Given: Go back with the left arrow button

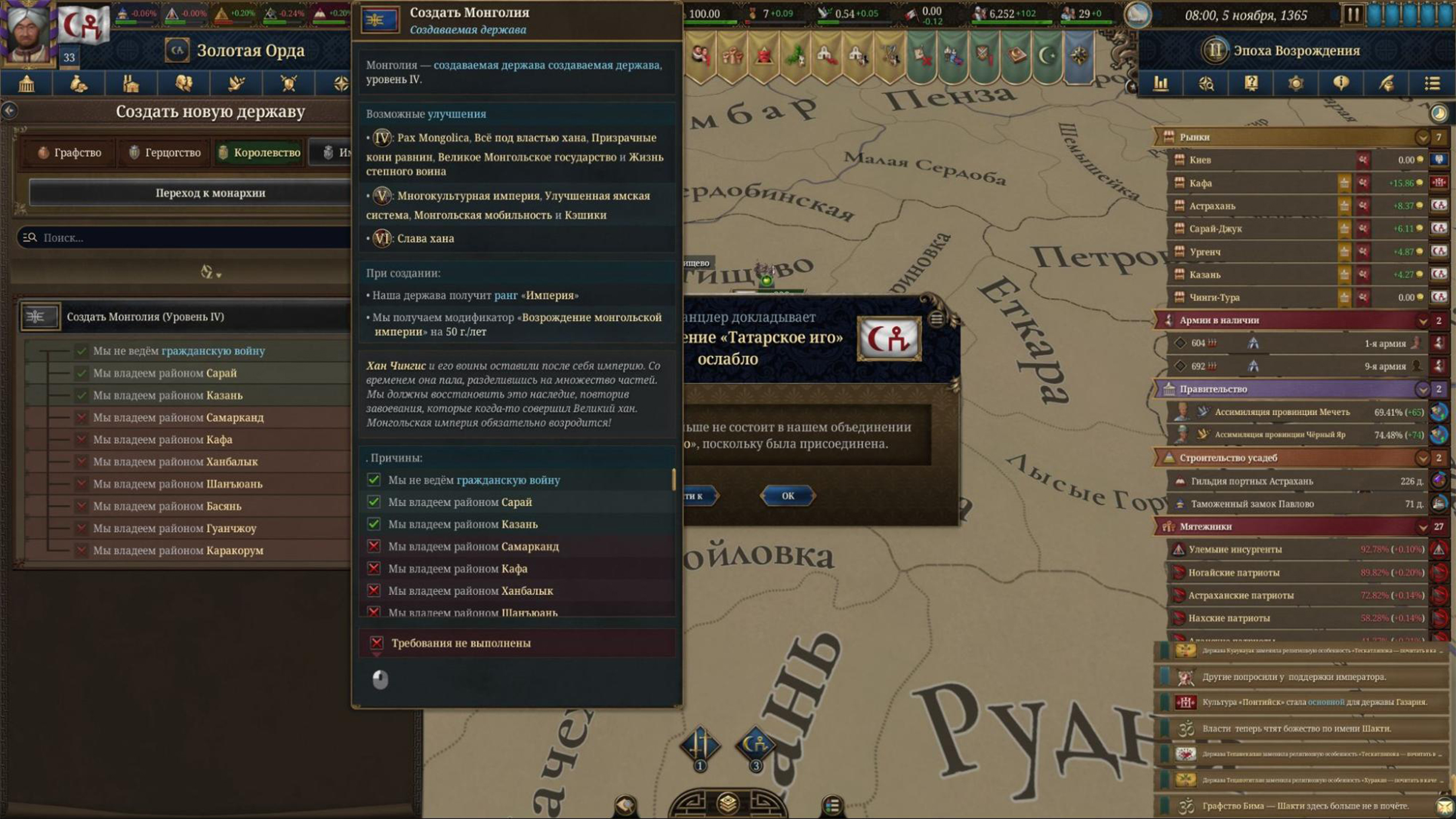Looking at the screenshot, I should [x=10, y=110].
